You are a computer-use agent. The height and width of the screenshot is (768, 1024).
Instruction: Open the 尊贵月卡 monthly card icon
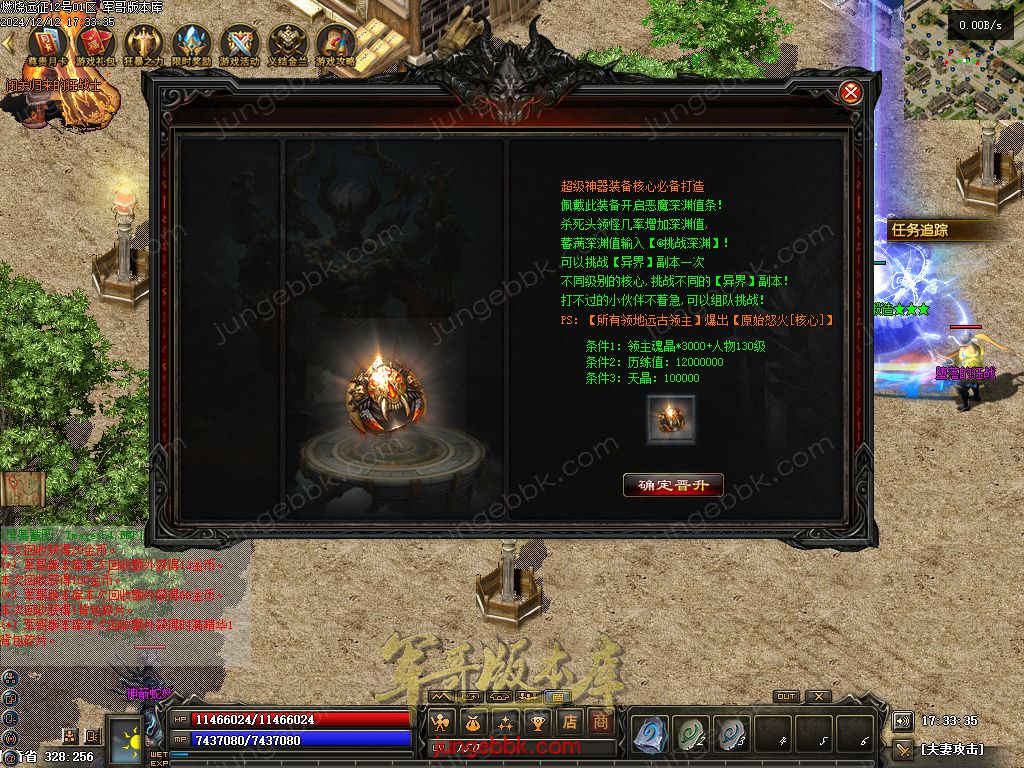[47, 44]
